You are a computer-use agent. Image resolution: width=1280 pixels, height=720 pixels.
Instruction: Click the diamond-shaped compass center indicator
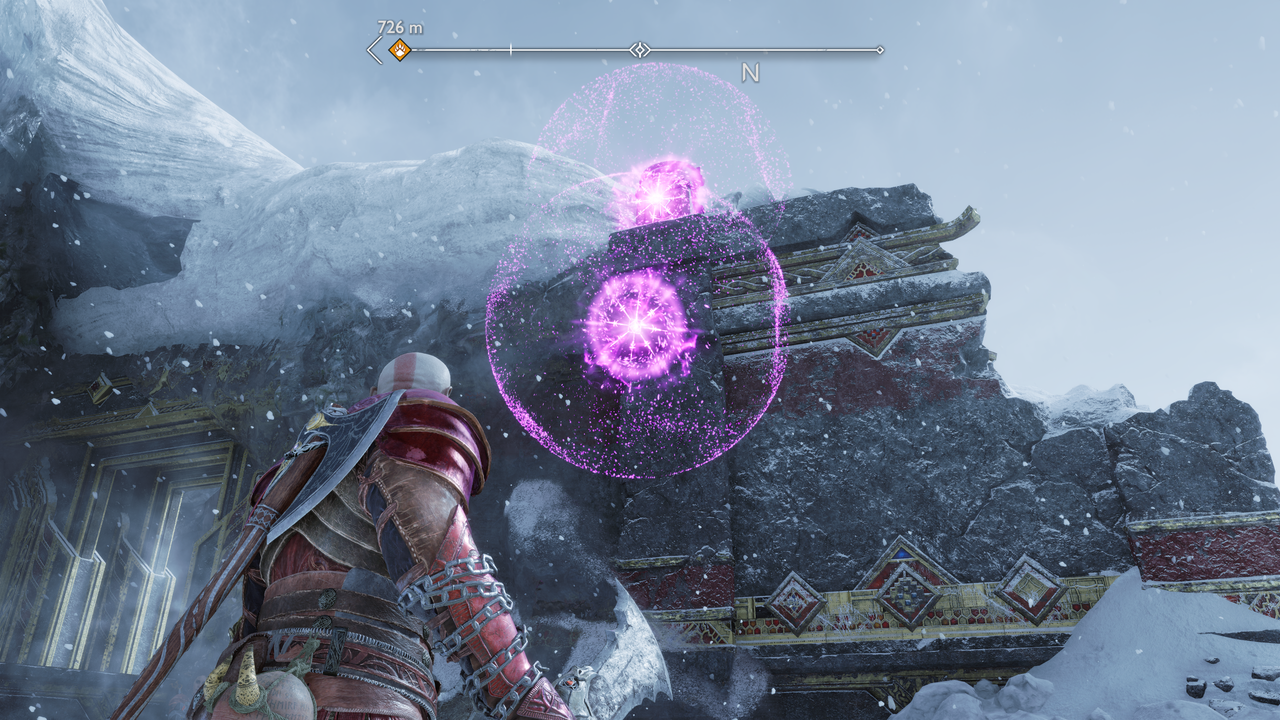[x=638, y=48]
